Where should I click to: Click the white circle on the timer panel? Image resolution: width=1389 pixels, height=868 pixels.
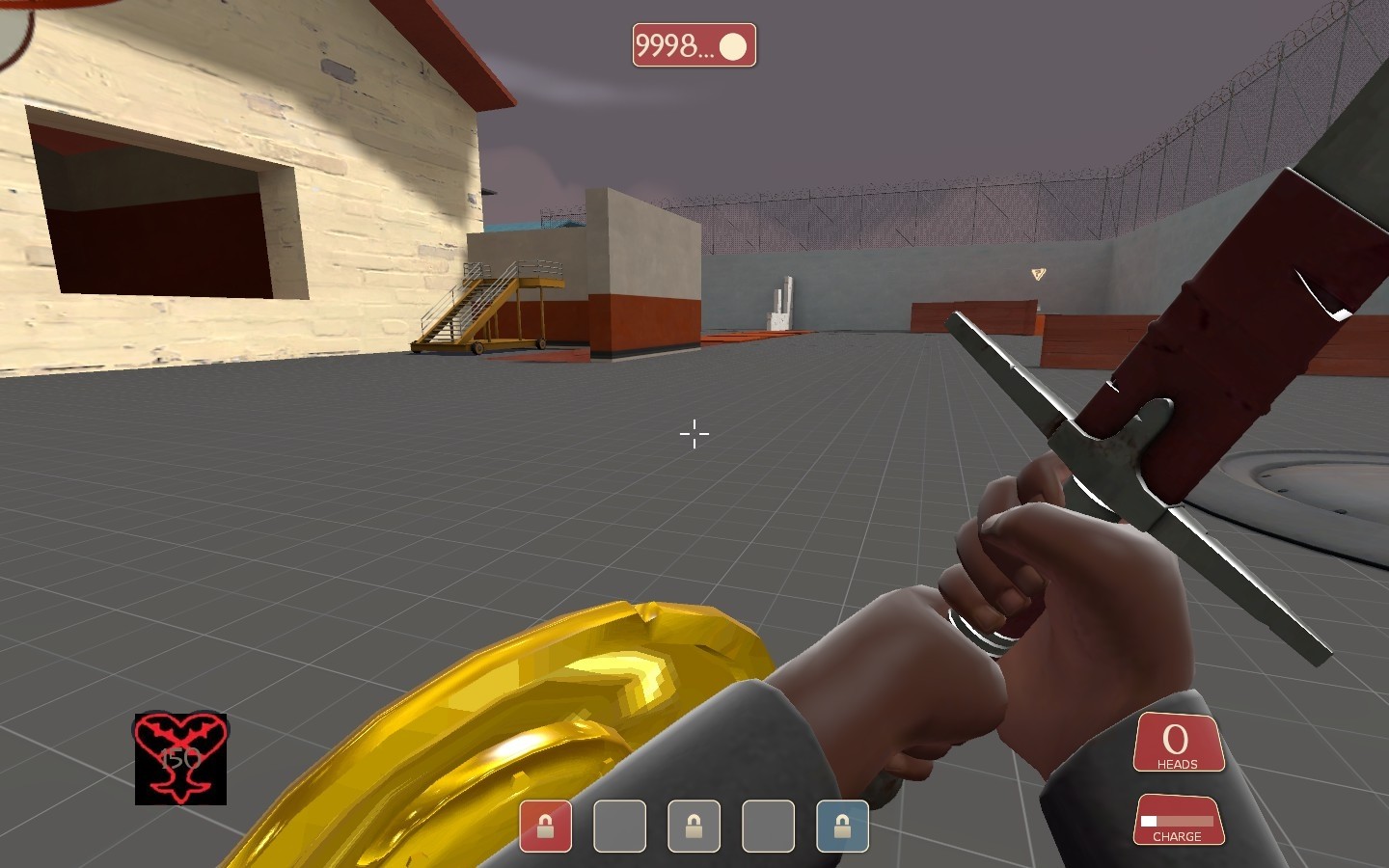[x=735, y=45]
